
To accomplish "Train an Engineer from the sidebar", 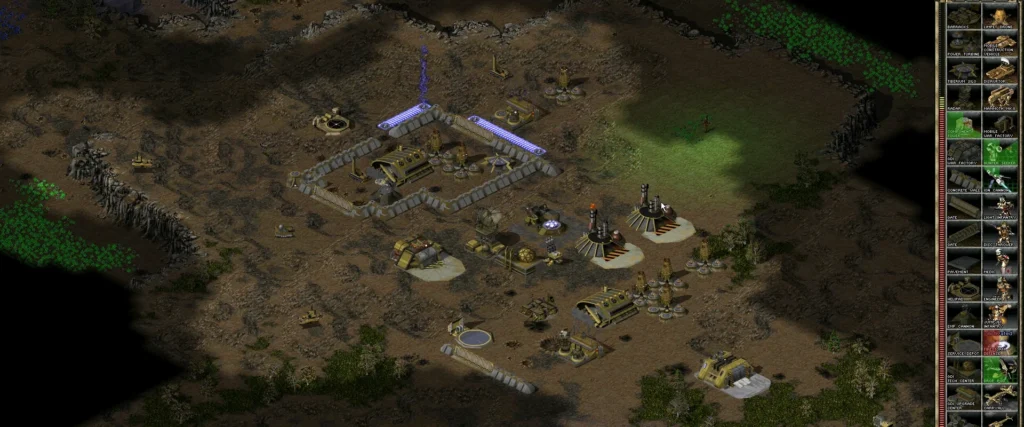I will (x=1000, y=291).
